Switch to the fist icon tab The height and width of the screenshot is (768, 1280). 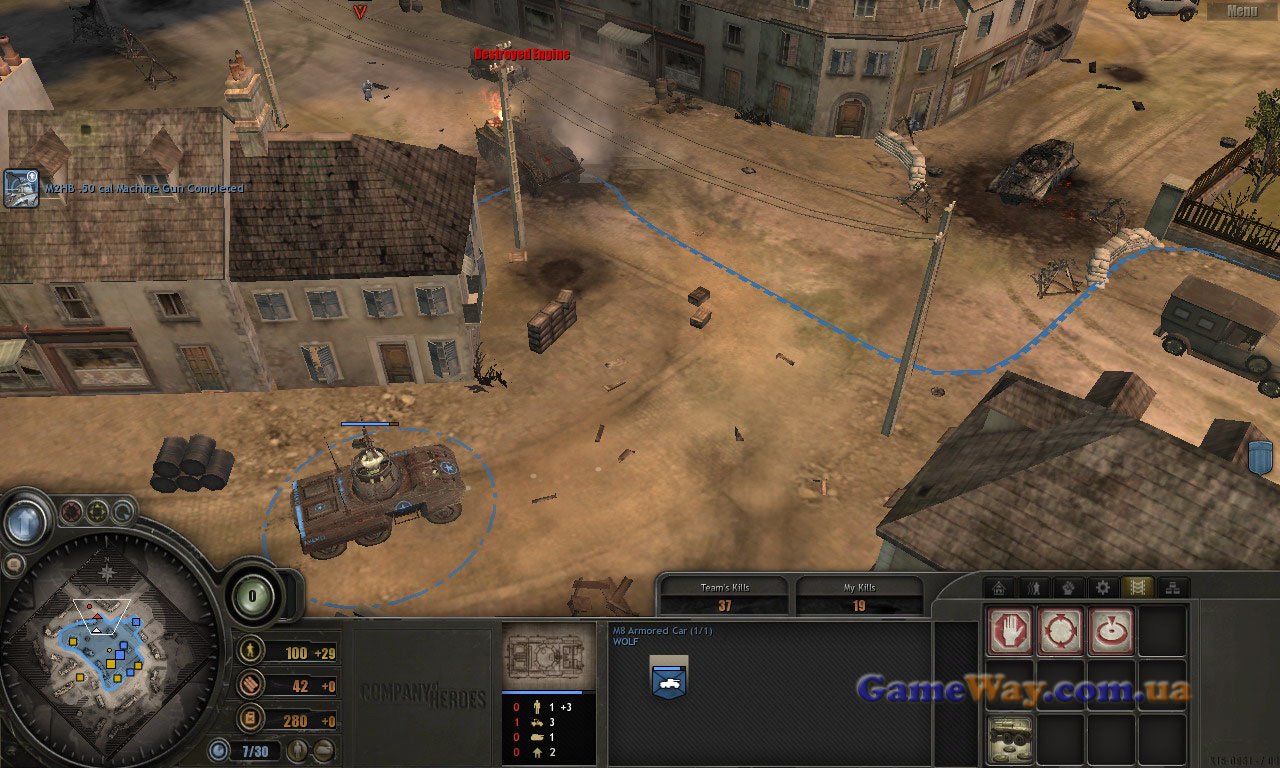pos(1068,588)
